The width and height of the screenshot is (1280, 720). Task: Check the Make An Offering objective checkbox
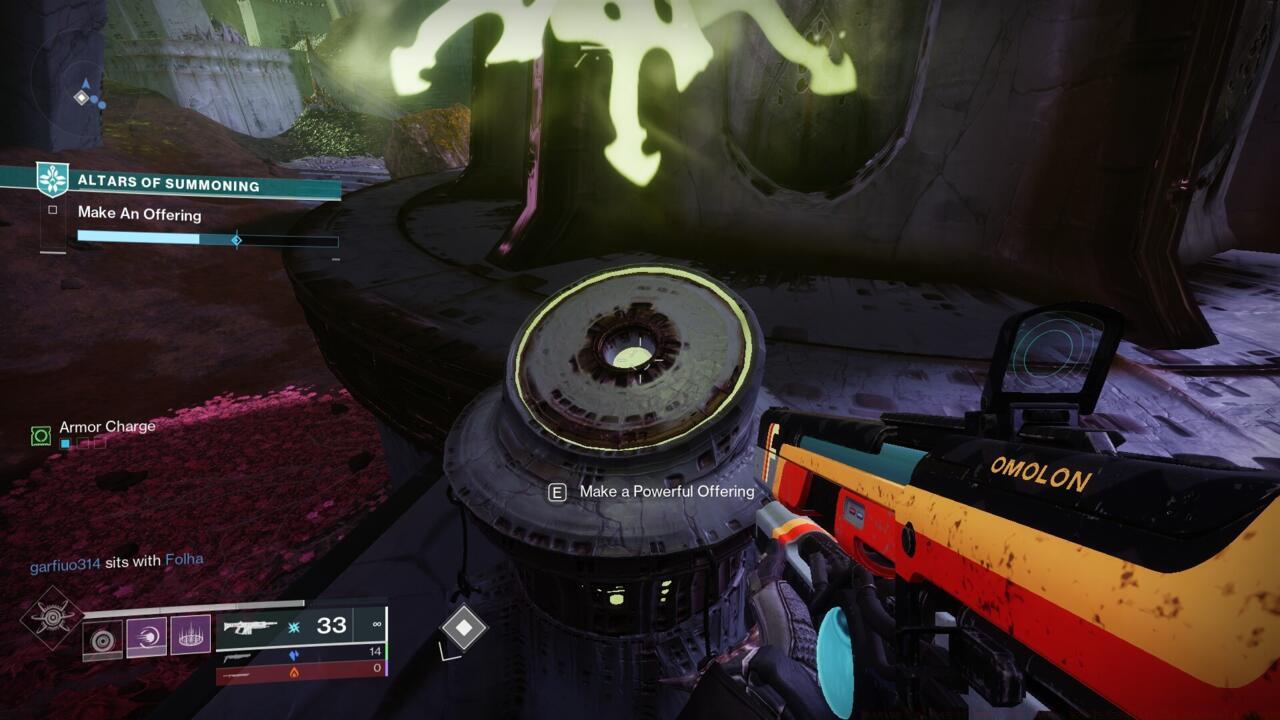click(52, 210)
